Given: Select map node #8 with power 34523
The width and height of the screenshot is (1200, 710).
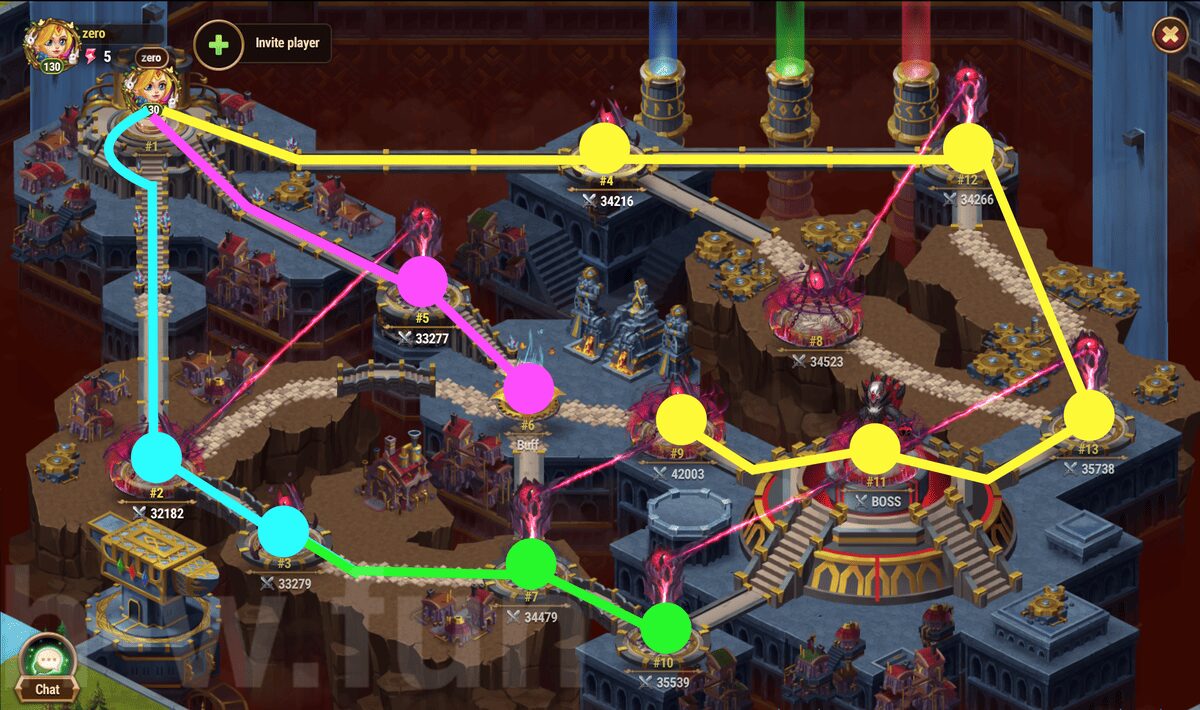Looking at the screenshot, I should (815, 310).
